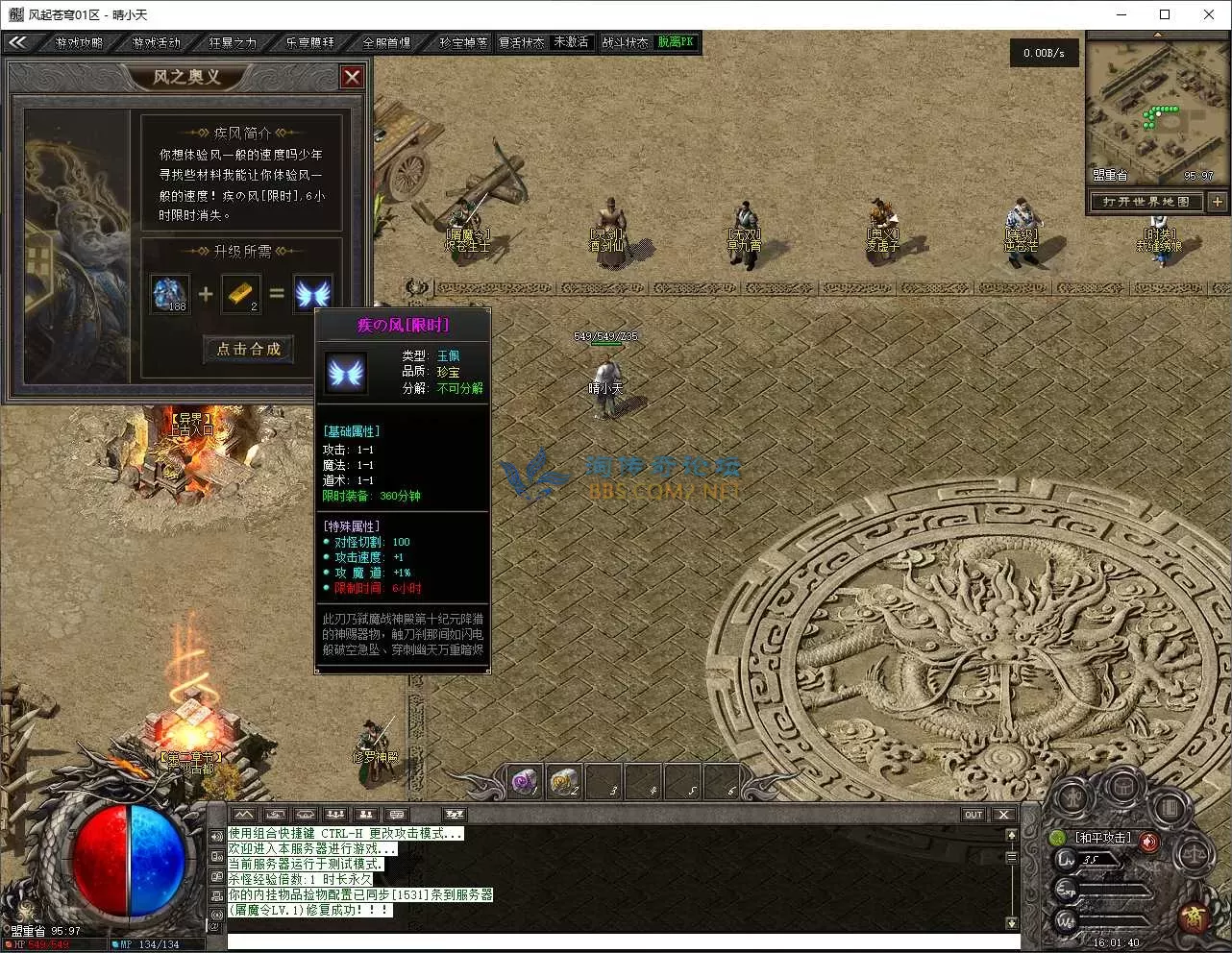Select the mountain icon in chat toolbar
The image size is (1232, 953).
click(243, 814)
